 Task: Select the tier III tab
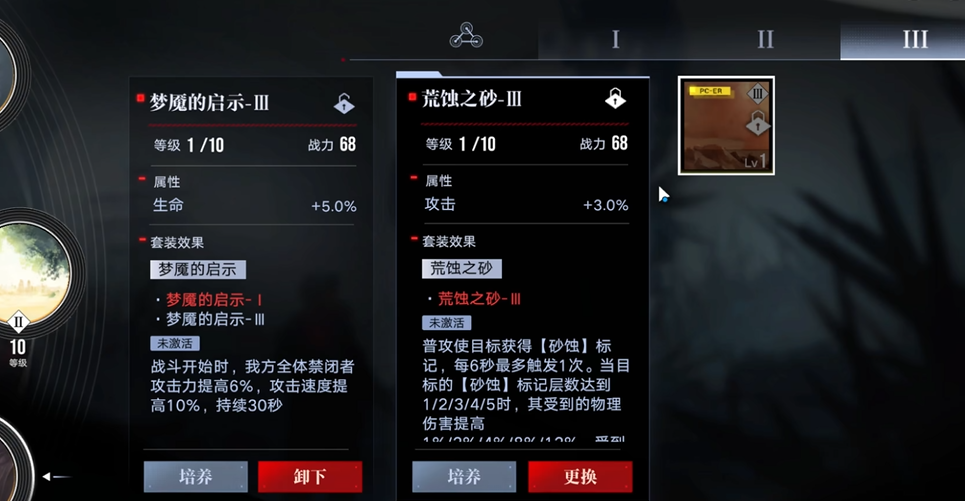click(x=914, y=40)
